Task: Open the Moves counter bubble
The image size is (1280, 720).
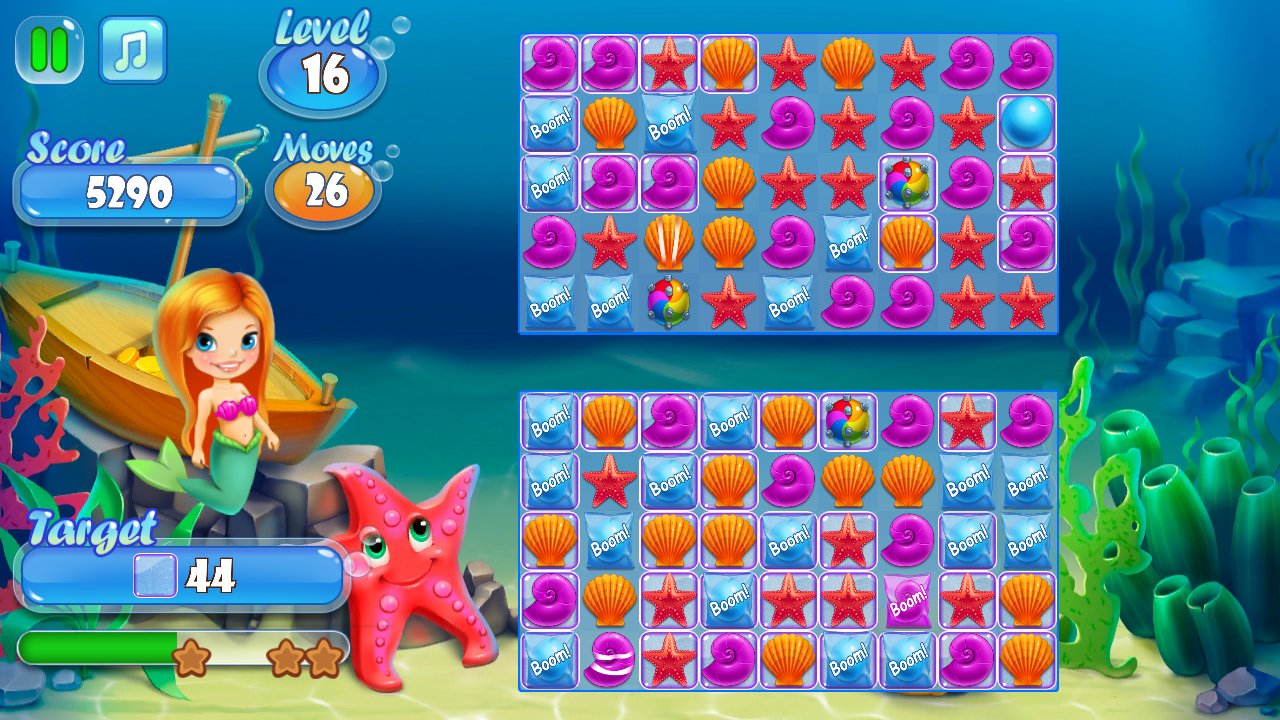Action: [x=323, y=187]
